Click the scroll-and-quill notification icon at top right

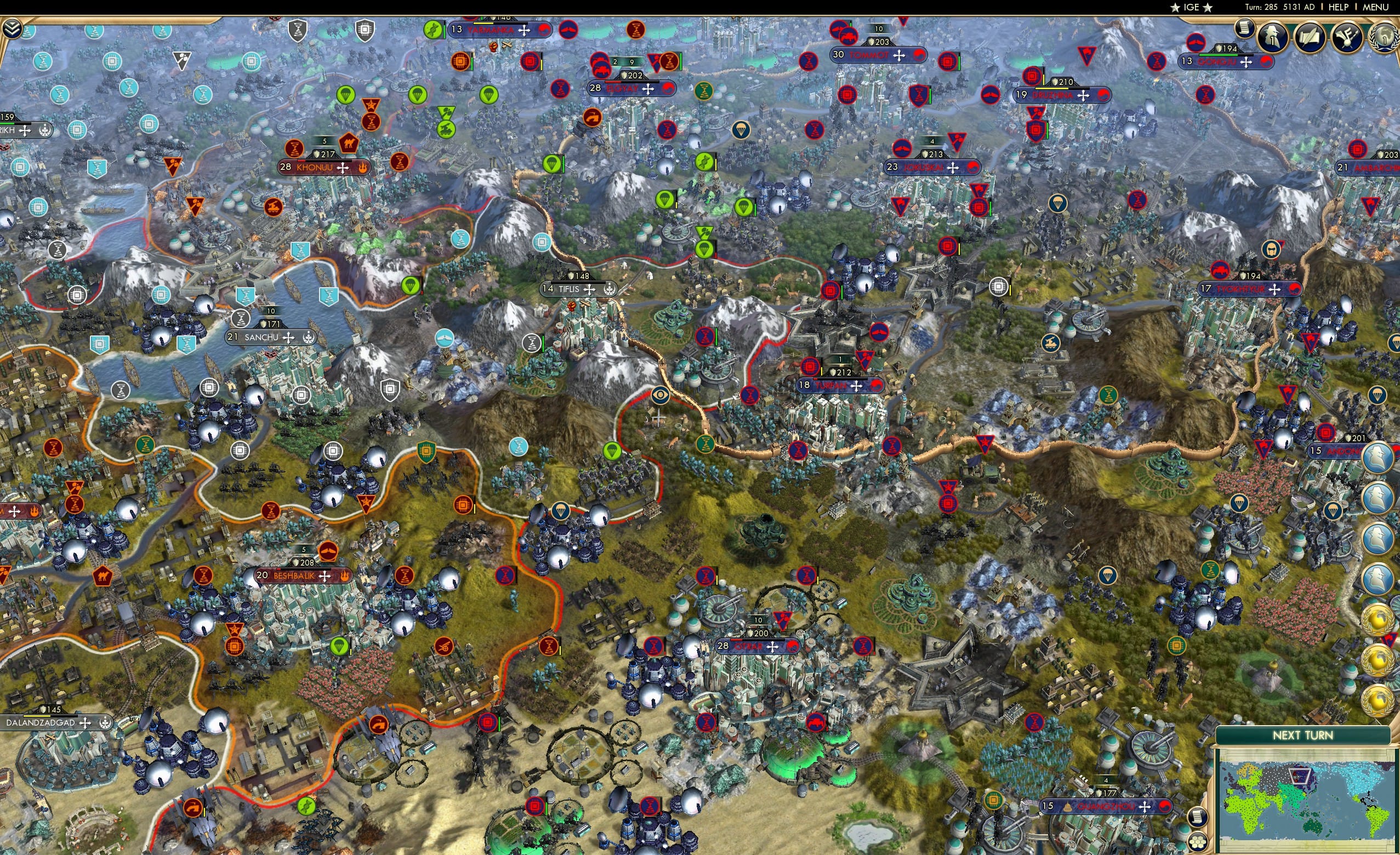click(x=1311, y=37)
